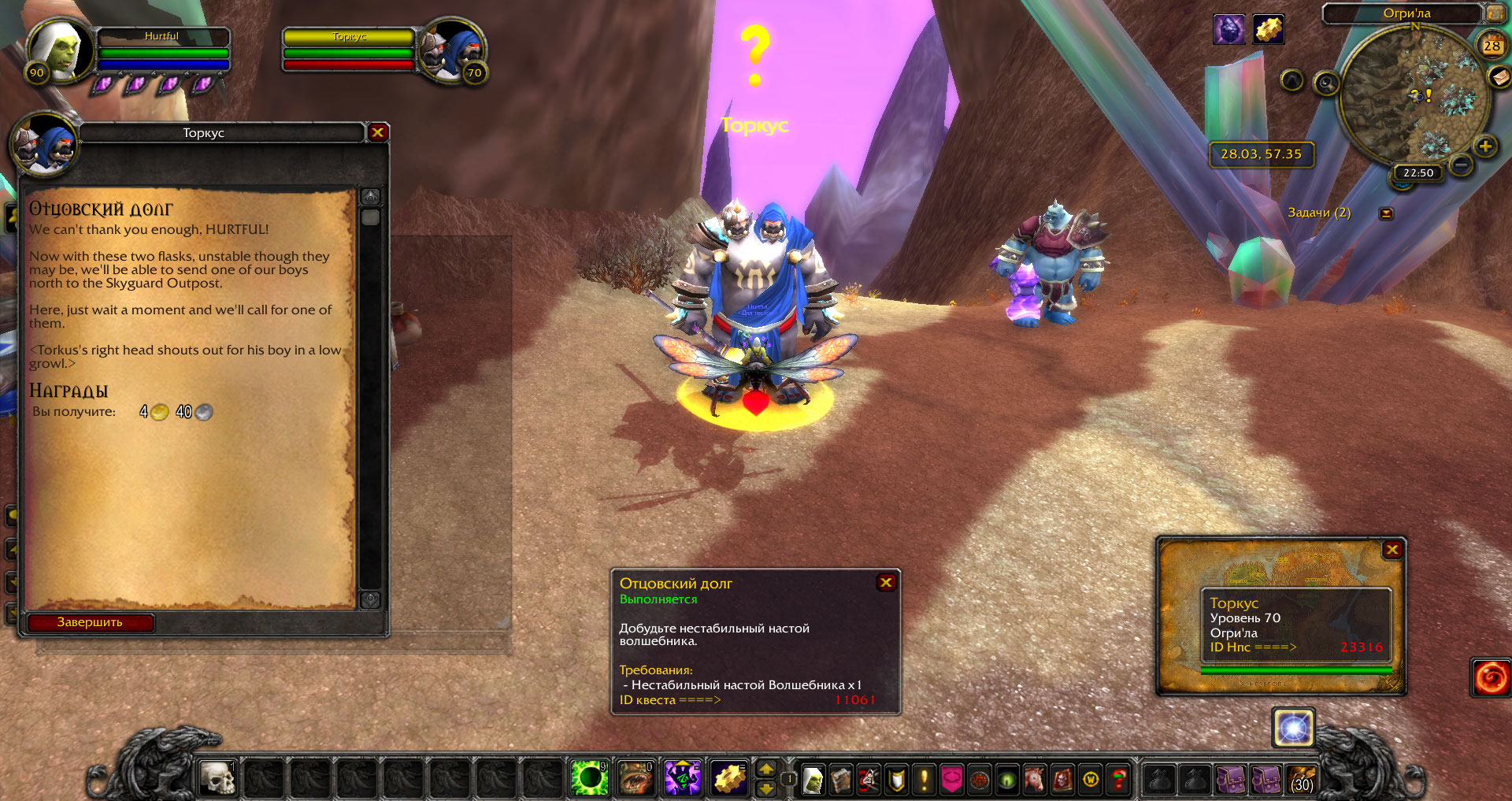This screenshot has height=801, width=1512.
Task: Complete the quest with the Завершить button
Action: coord(90,622)
